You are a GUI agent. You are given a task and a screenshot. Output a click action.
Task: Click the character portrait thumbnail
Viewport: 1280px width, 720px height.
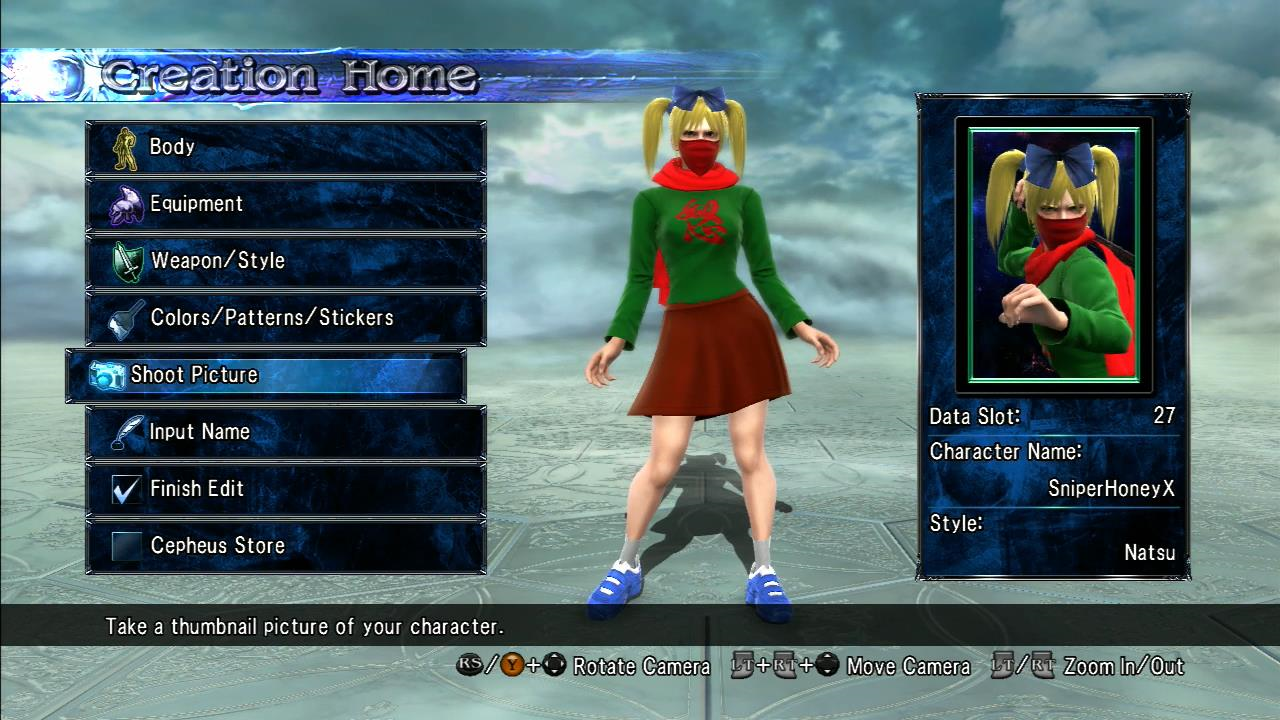tap(1054, 254)
